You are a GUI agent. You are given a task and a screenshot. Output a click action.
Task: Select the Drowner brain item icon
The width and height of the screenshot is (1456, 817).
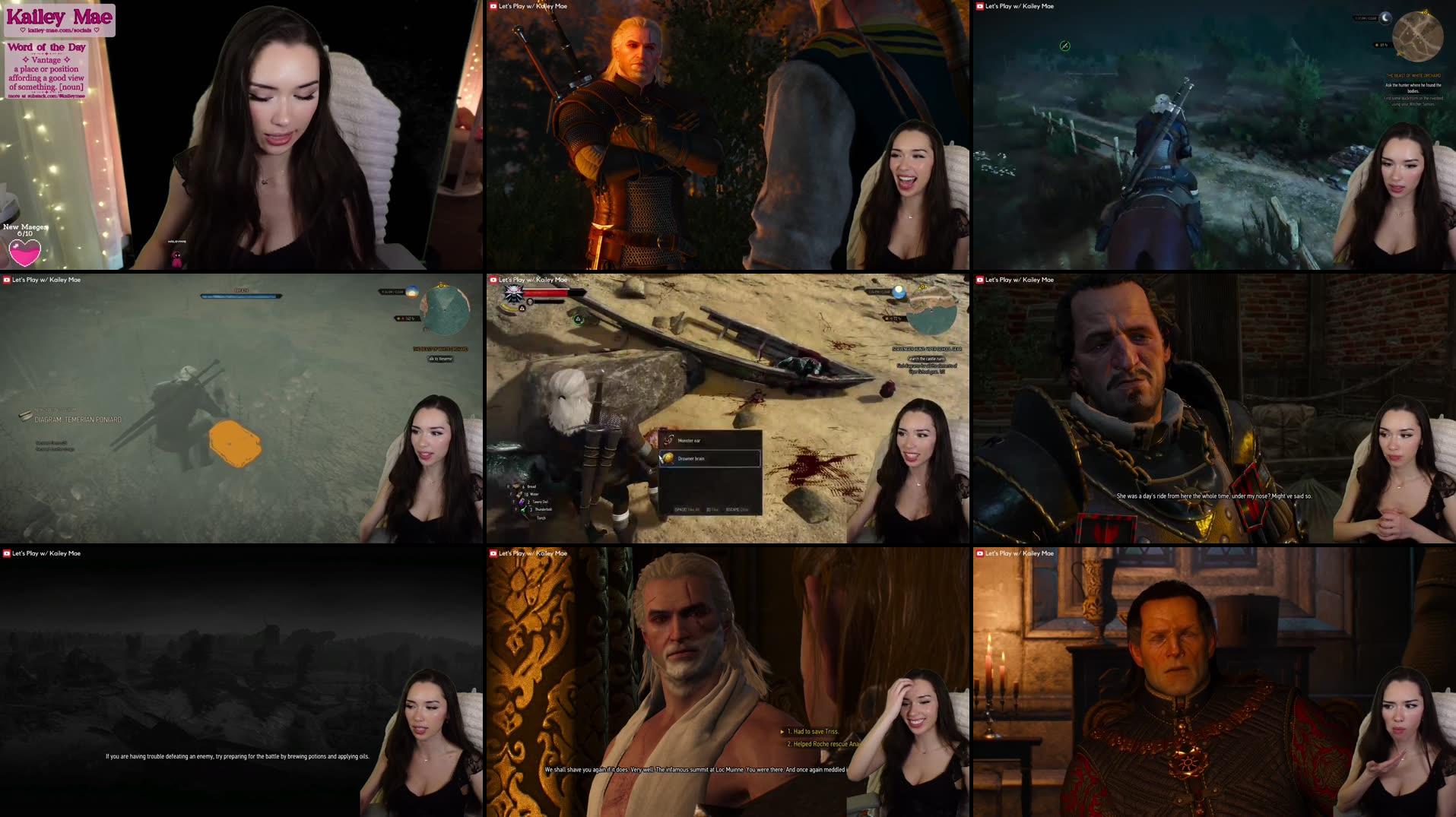(668, 459)
